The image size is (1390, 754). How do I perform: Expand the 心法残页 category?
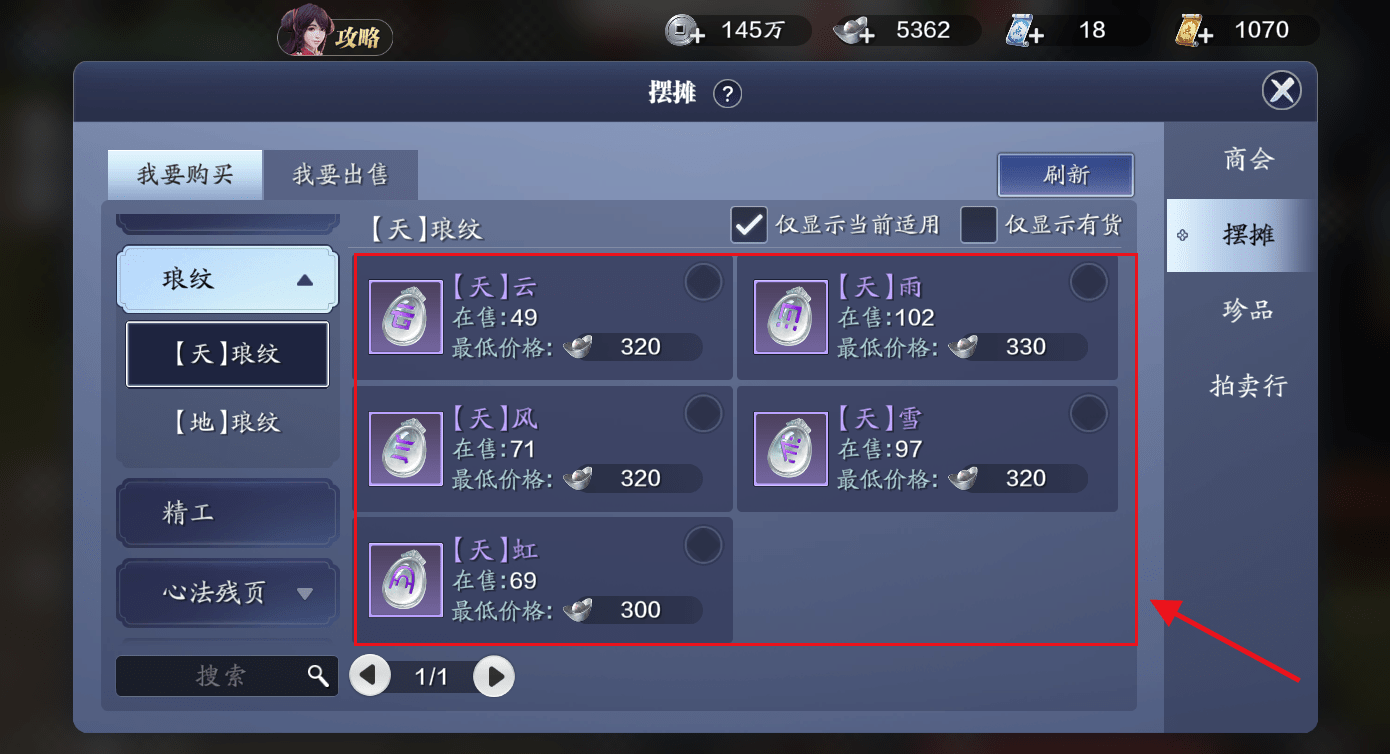[227, 592]
